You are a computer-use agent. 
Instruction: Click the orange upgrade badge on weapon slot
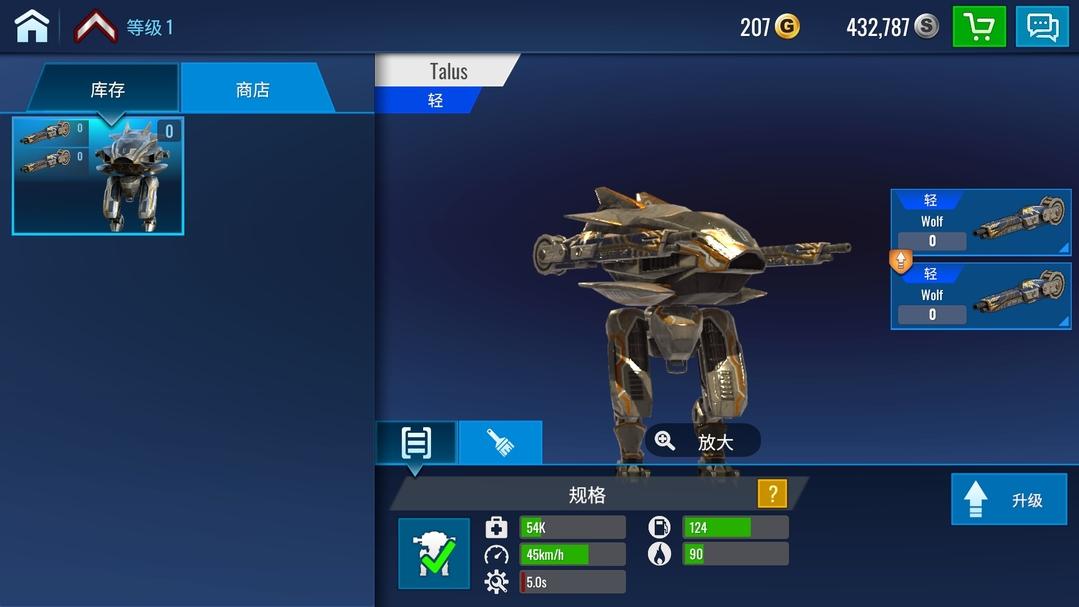[x=901, y=261]
